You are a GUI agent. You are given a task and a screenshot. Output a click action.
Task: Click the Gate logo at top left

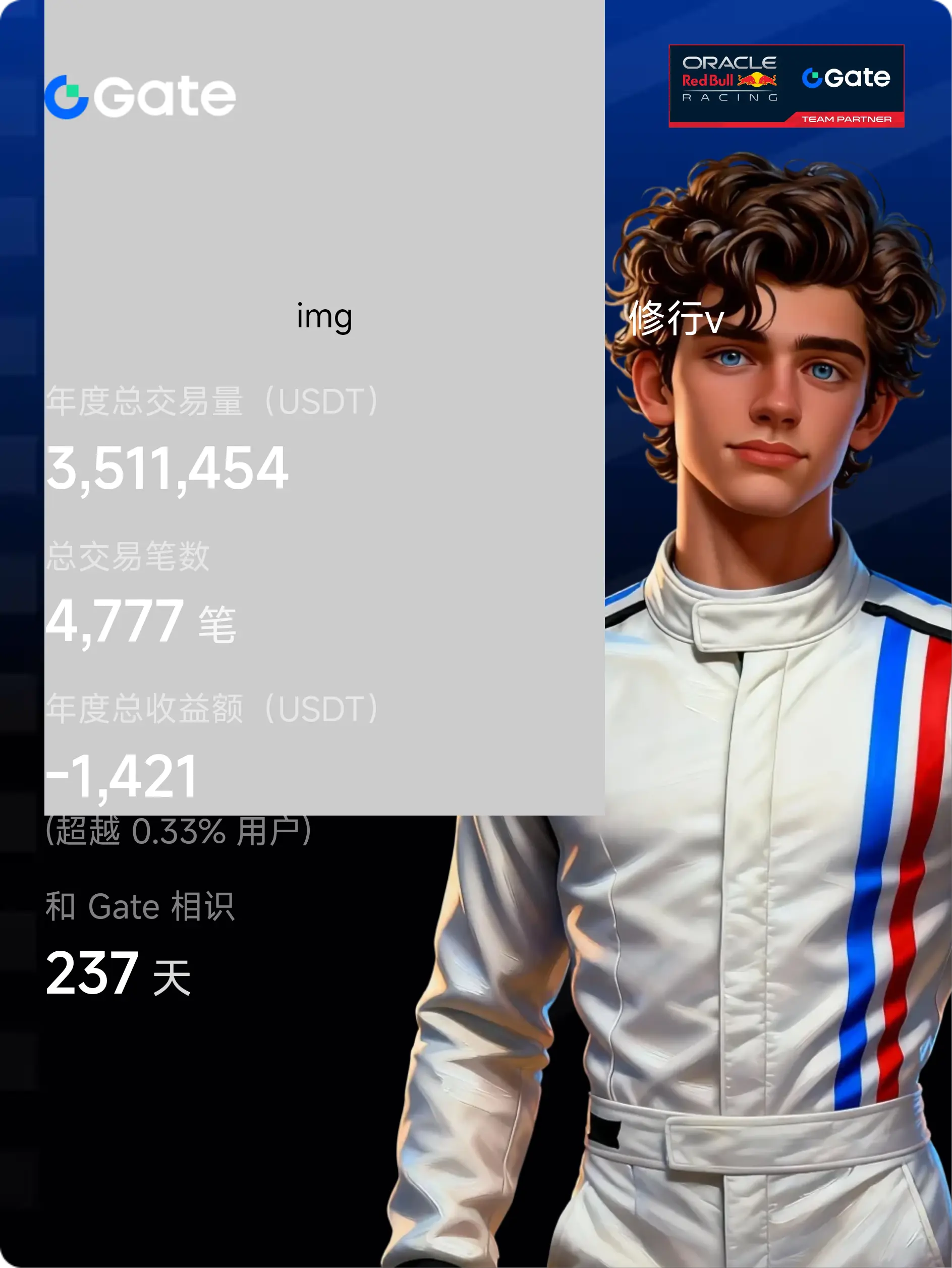[x=141, y=96]
